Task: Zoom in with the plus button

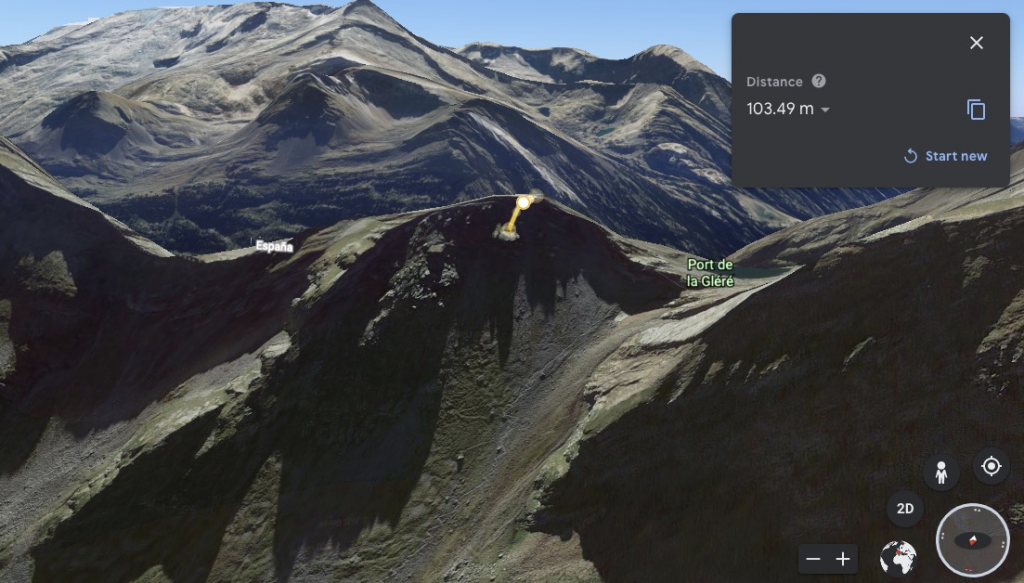Action: [843, 559]
